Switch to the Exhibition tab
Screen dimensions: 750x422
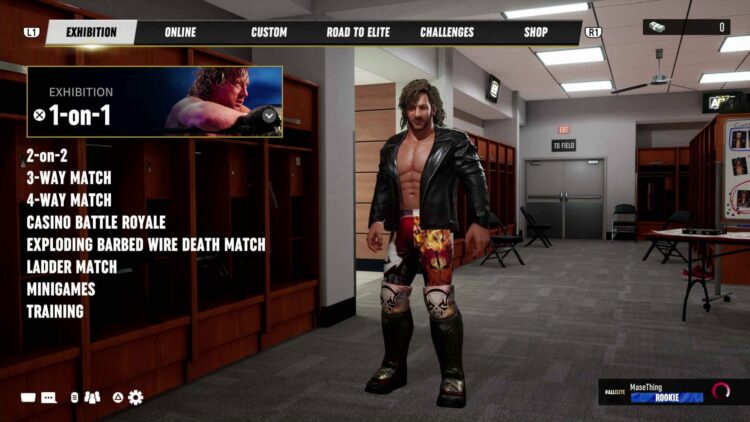pos(91,32)
